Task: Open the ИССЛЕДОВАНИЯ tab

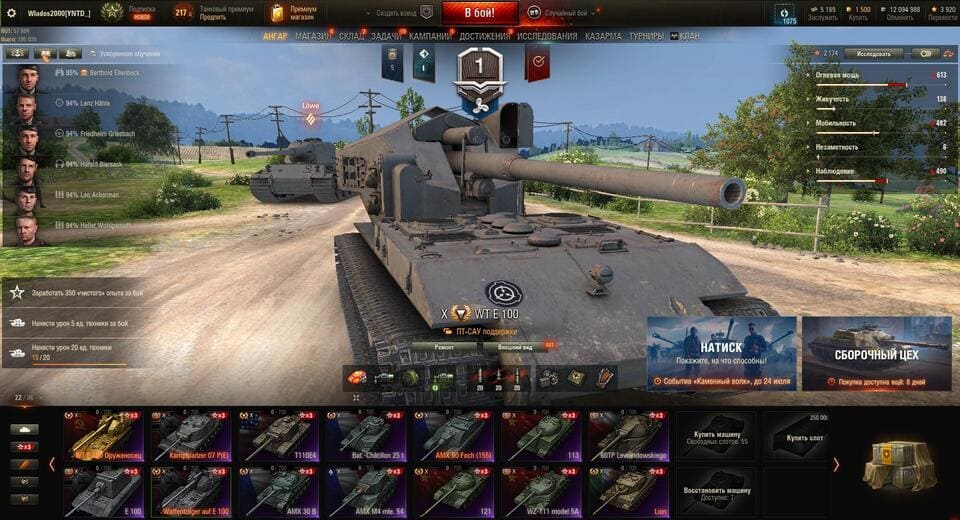Action: (x=548, y=36)
